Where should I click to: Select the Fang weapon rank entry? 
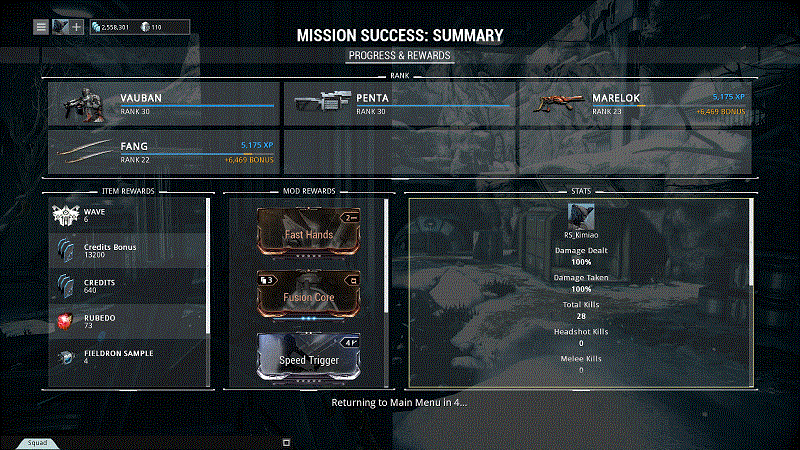(x=164, y=151)
